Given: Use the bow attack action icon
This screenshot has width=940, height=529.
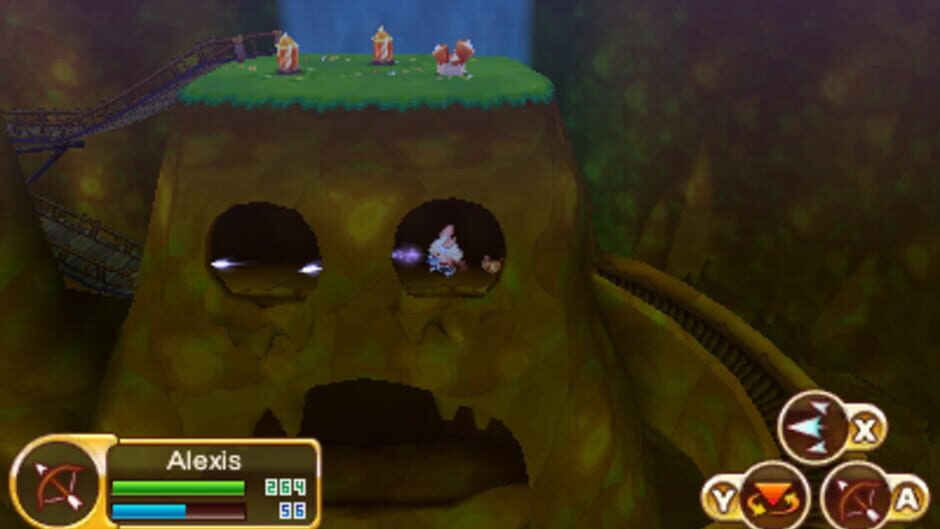Looking at the screenshot, I should pos(854,496).
